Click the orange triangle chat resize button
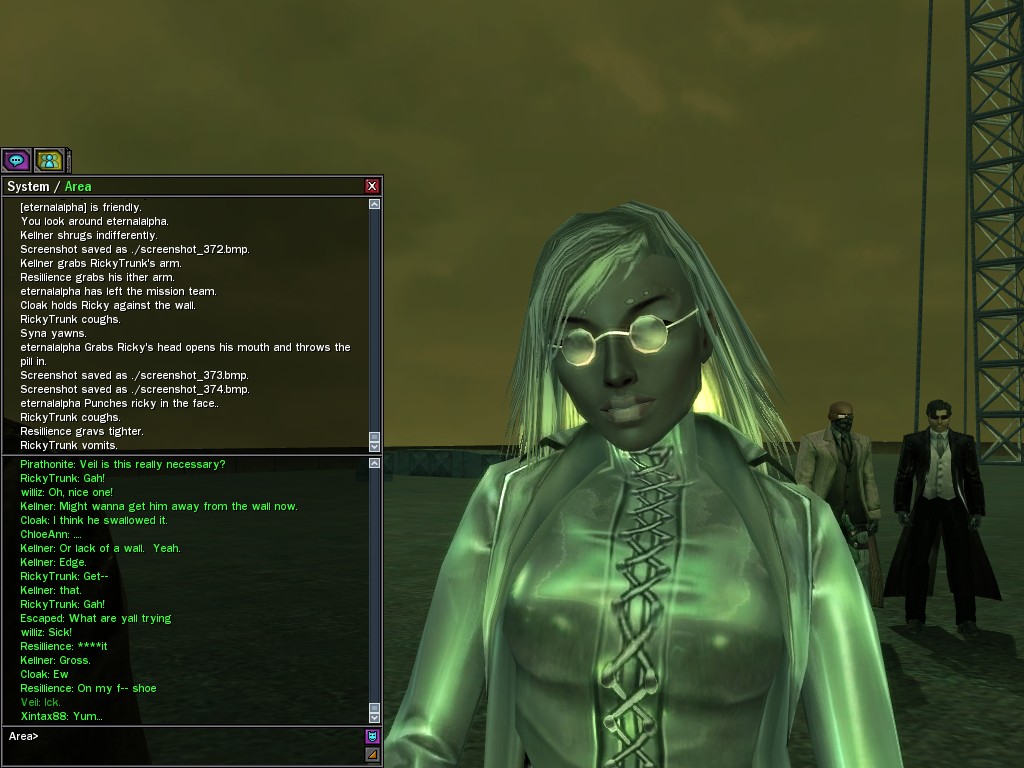This screenshot has height=768, width=1024. pos(372,755)
